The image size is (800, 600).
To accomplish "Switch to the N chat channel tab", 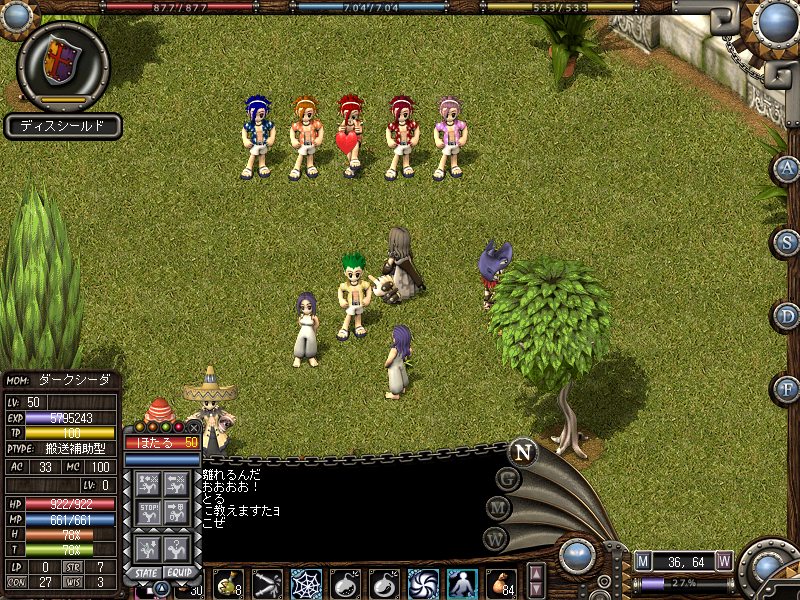I will coord(522,452).
